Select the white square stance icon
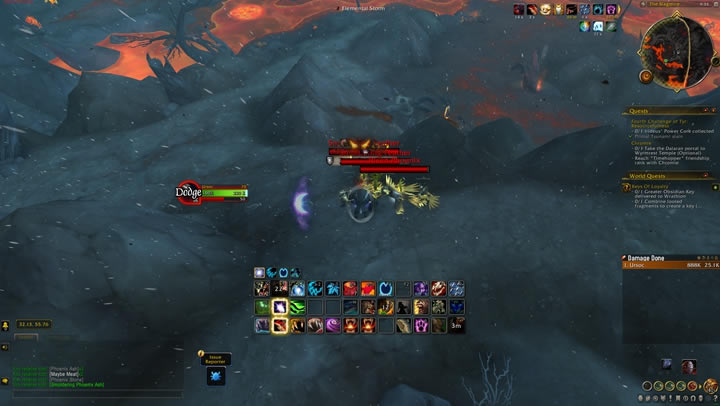Screen dimensions: 720x406 click(x=259, y=272)
